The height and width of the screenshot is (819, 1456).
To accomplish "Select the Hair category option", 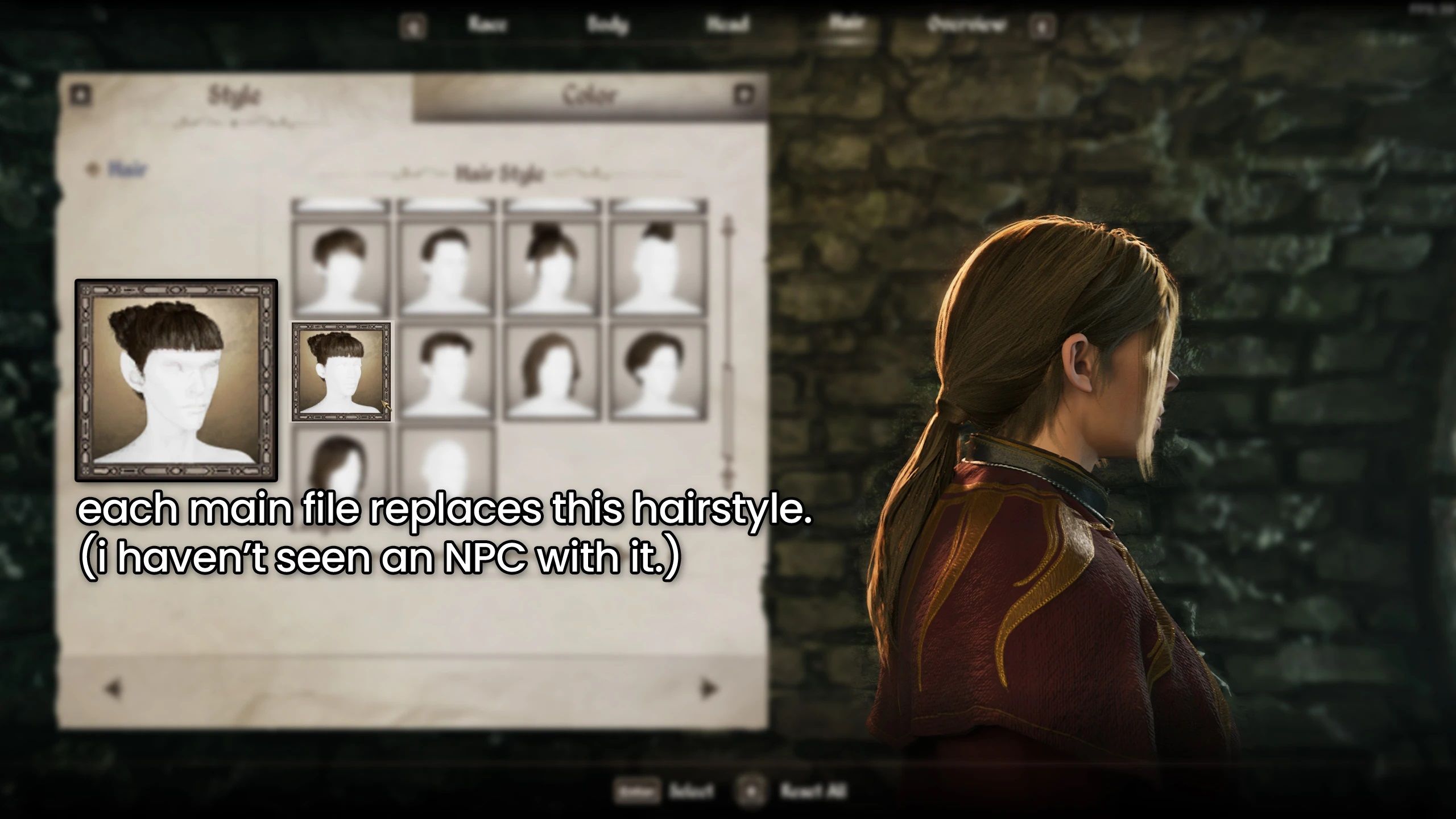I will (x=125, y=167).
